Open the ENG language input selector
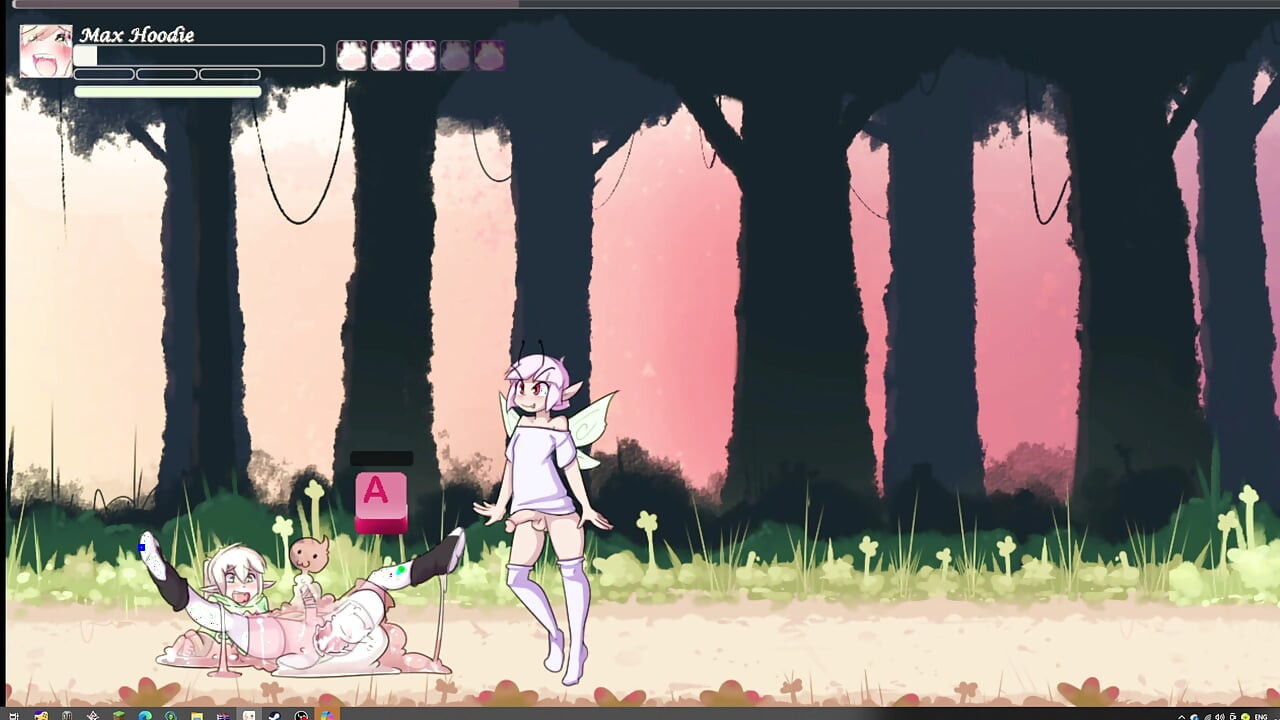This screenshot has height=720, width=1280. point(1260,713)
